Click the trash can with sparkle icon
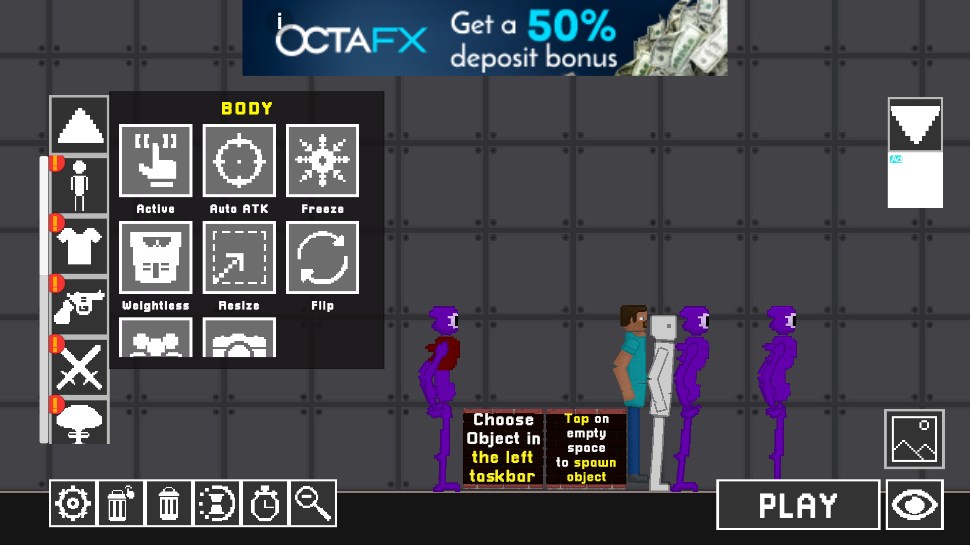Viewport: 970px width, 545px height. point(120,503)
